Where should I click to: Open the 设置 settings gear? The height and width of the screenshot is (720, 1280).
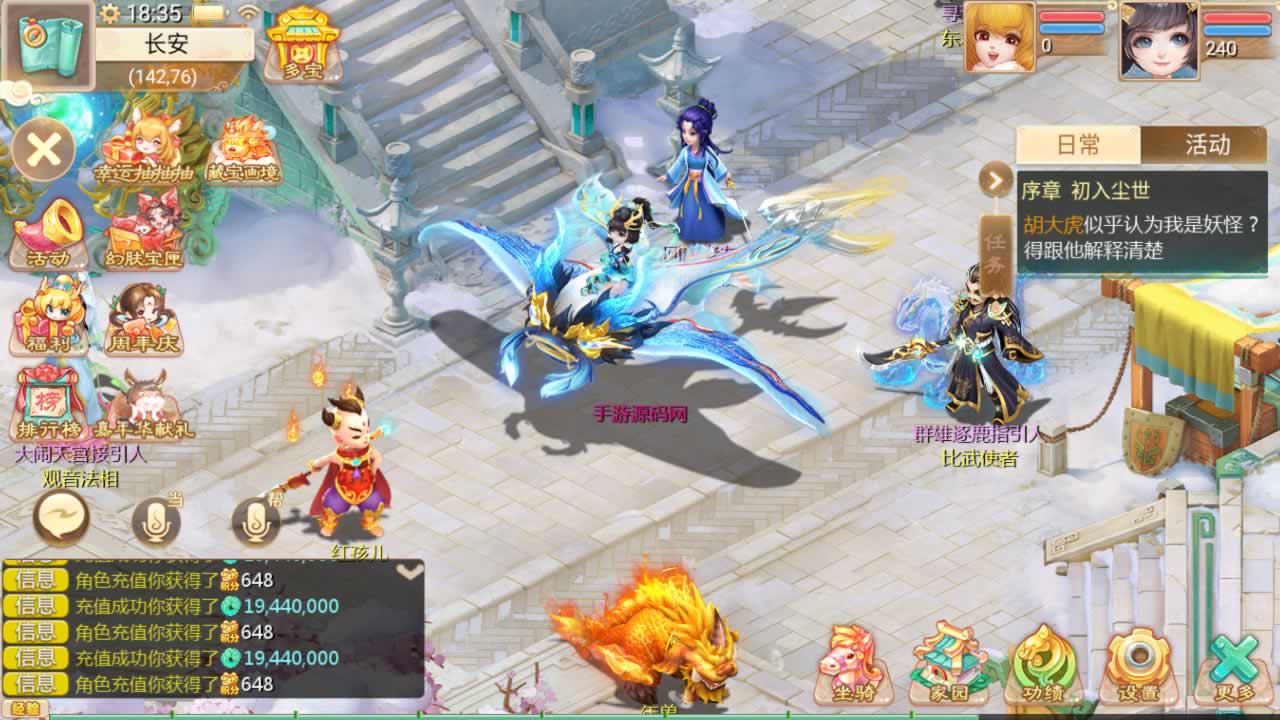1138,664
